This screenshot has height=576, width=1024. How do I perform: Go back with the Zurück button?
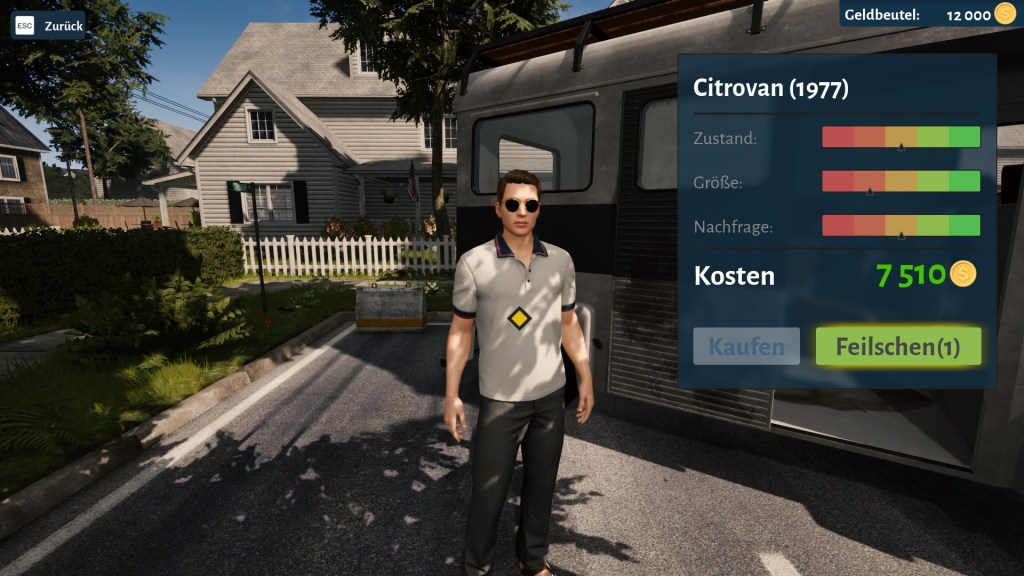[x=49, y=25]
